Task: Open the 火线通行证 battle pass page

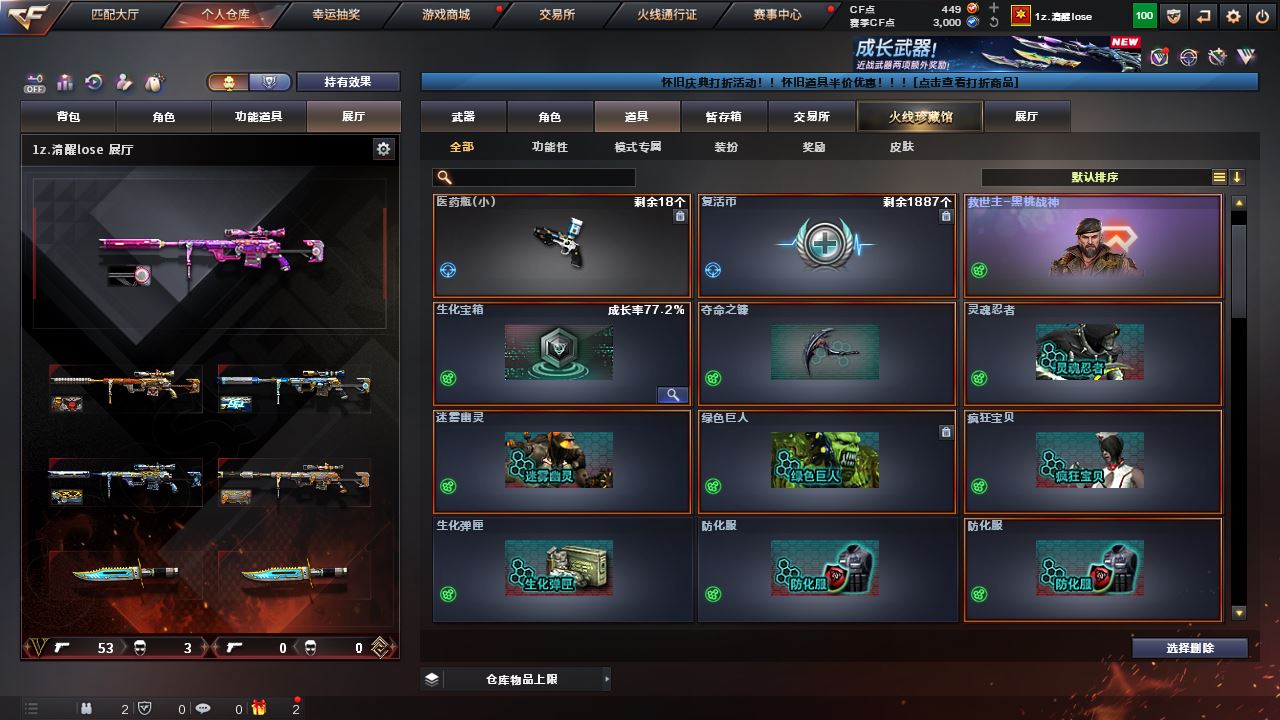Action: point(667,15)
